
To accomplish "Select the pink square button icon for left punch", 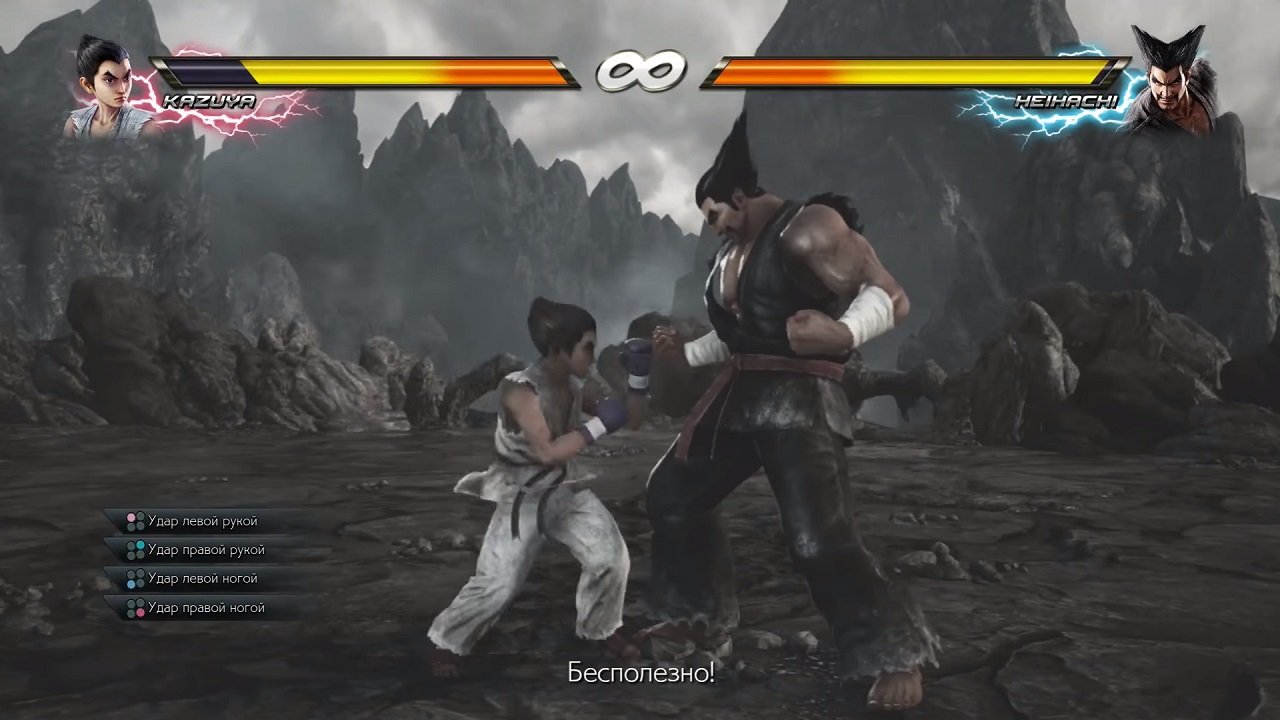I will click(130, 517).
